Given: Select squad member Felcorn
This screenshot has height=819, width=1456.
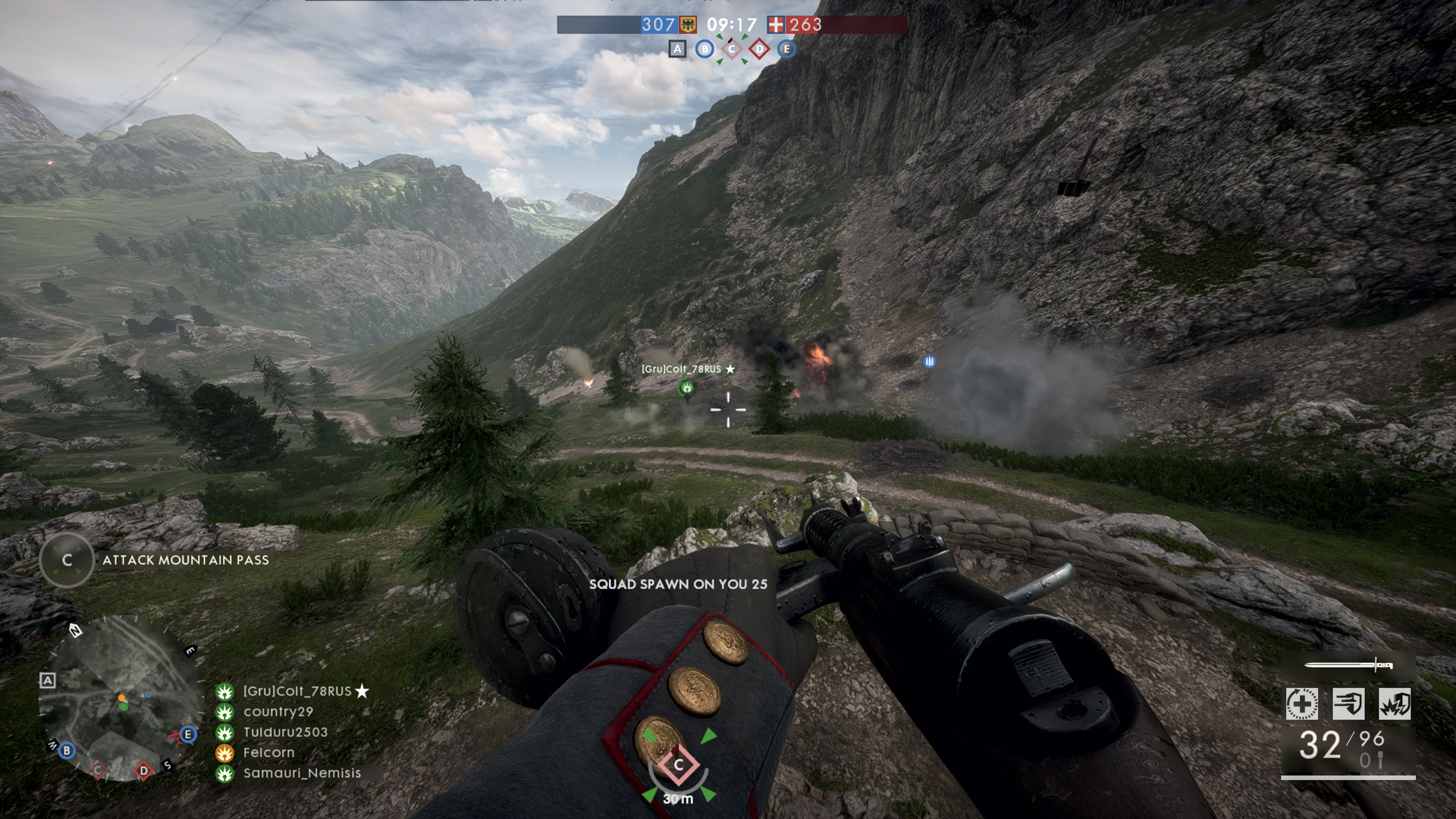Looking at the screenshot, I should pos(268,752).
